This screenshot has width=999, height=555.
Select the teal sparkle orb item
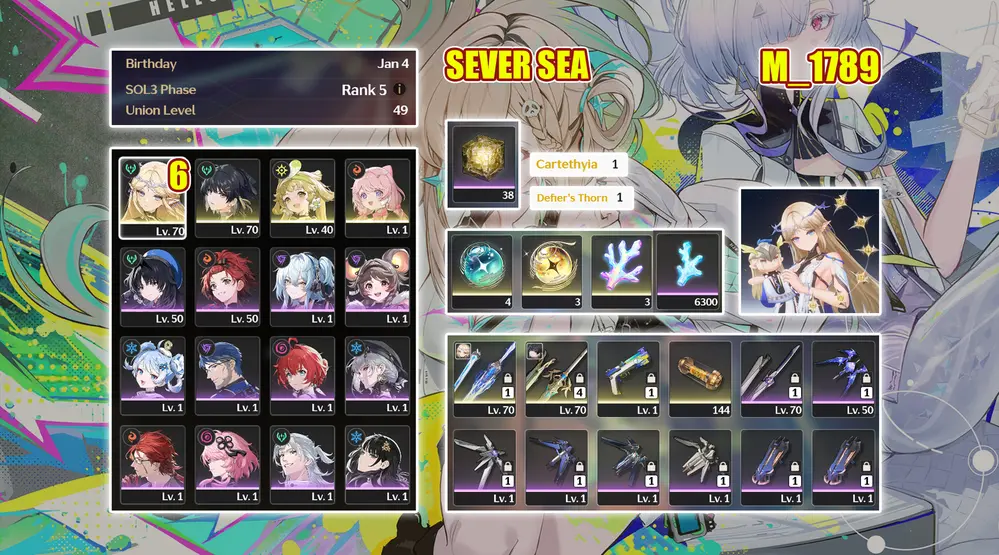[482, 270]
